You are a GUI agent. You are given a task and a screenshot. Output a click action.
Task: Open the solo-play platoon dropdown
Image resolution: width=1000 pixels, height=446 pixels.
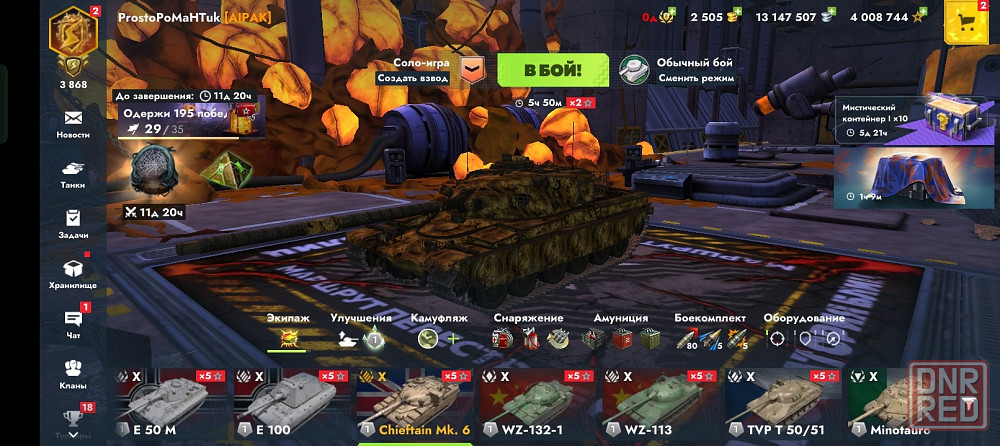point(475,70)
